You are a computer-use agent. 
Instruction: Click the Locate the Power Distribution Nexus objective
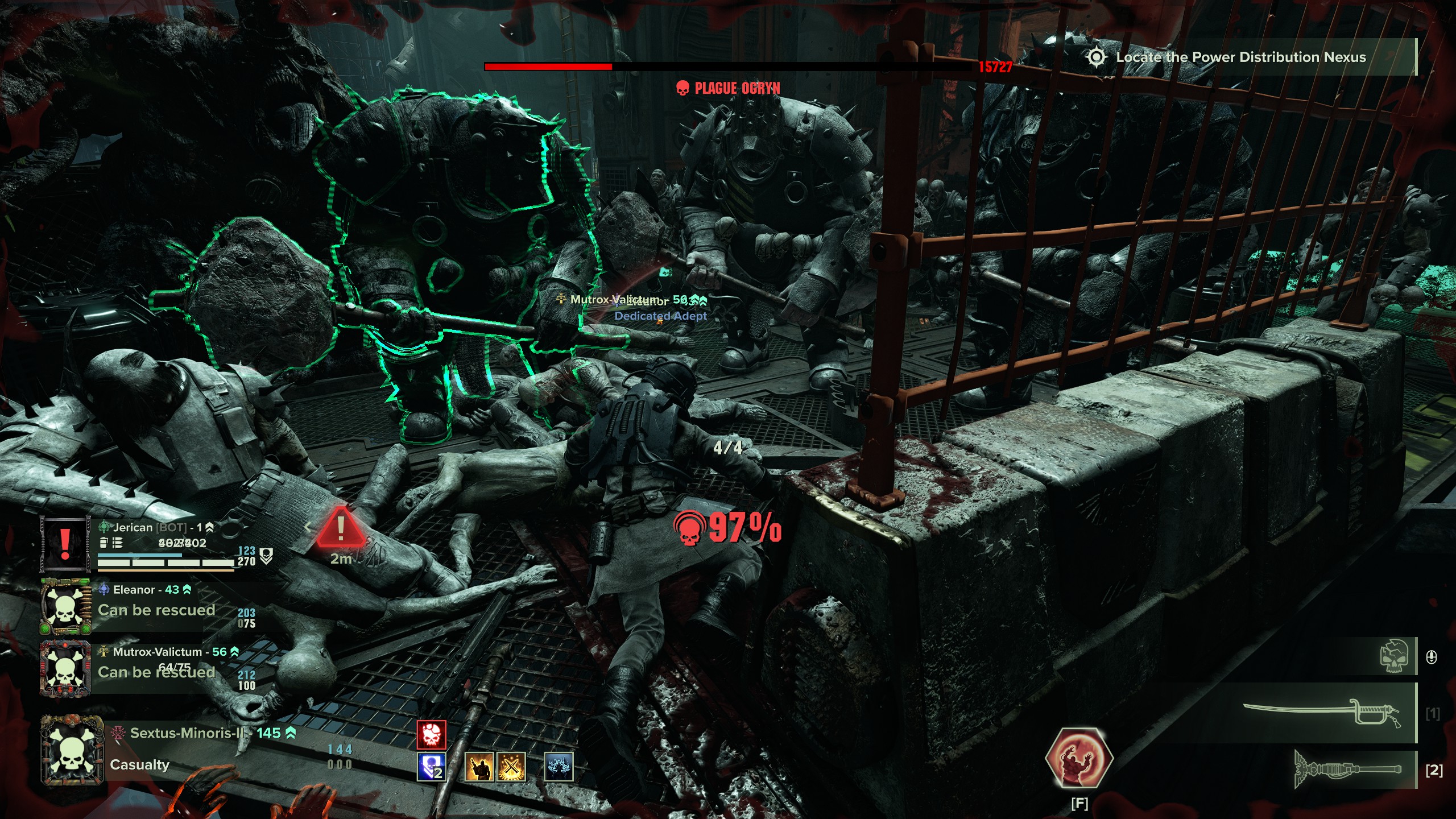1240,57
